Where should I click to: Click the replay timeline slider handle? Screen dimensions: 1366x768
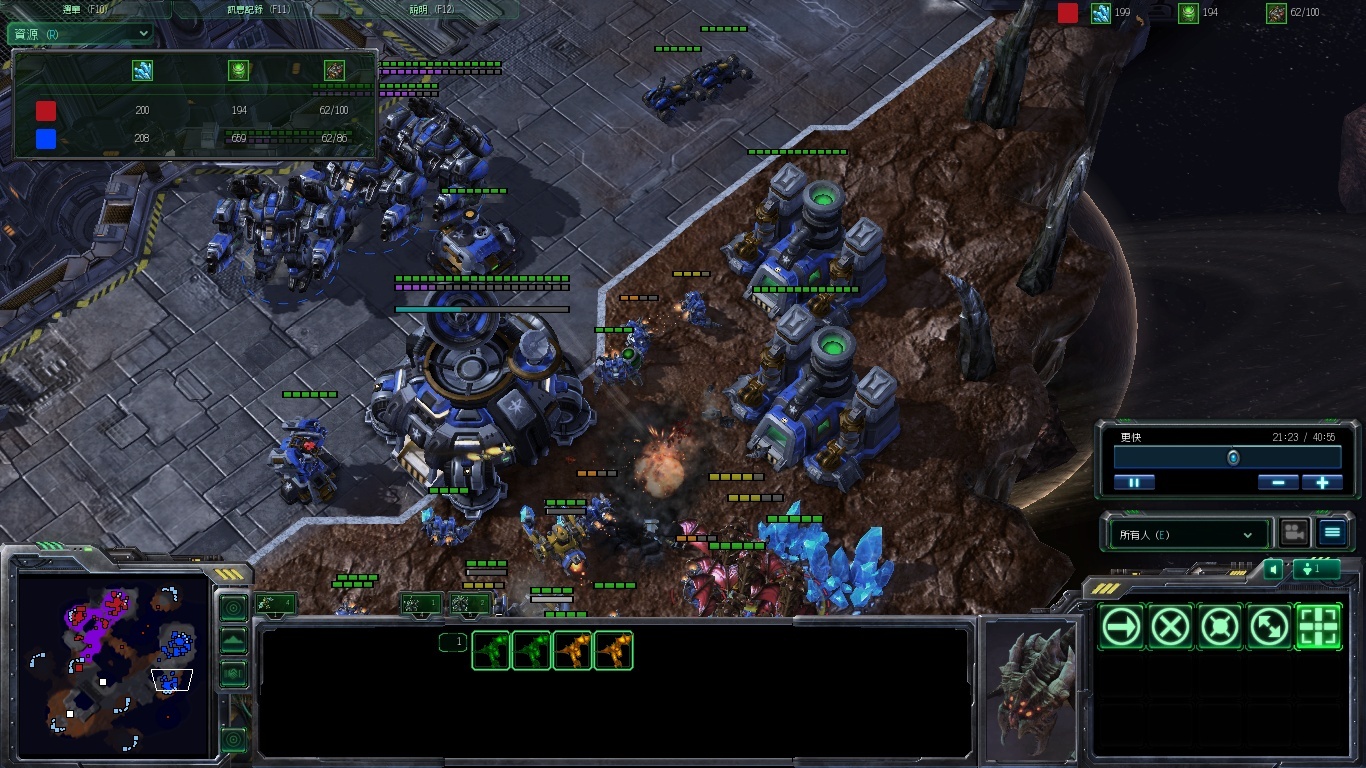tap(1233, 457)
